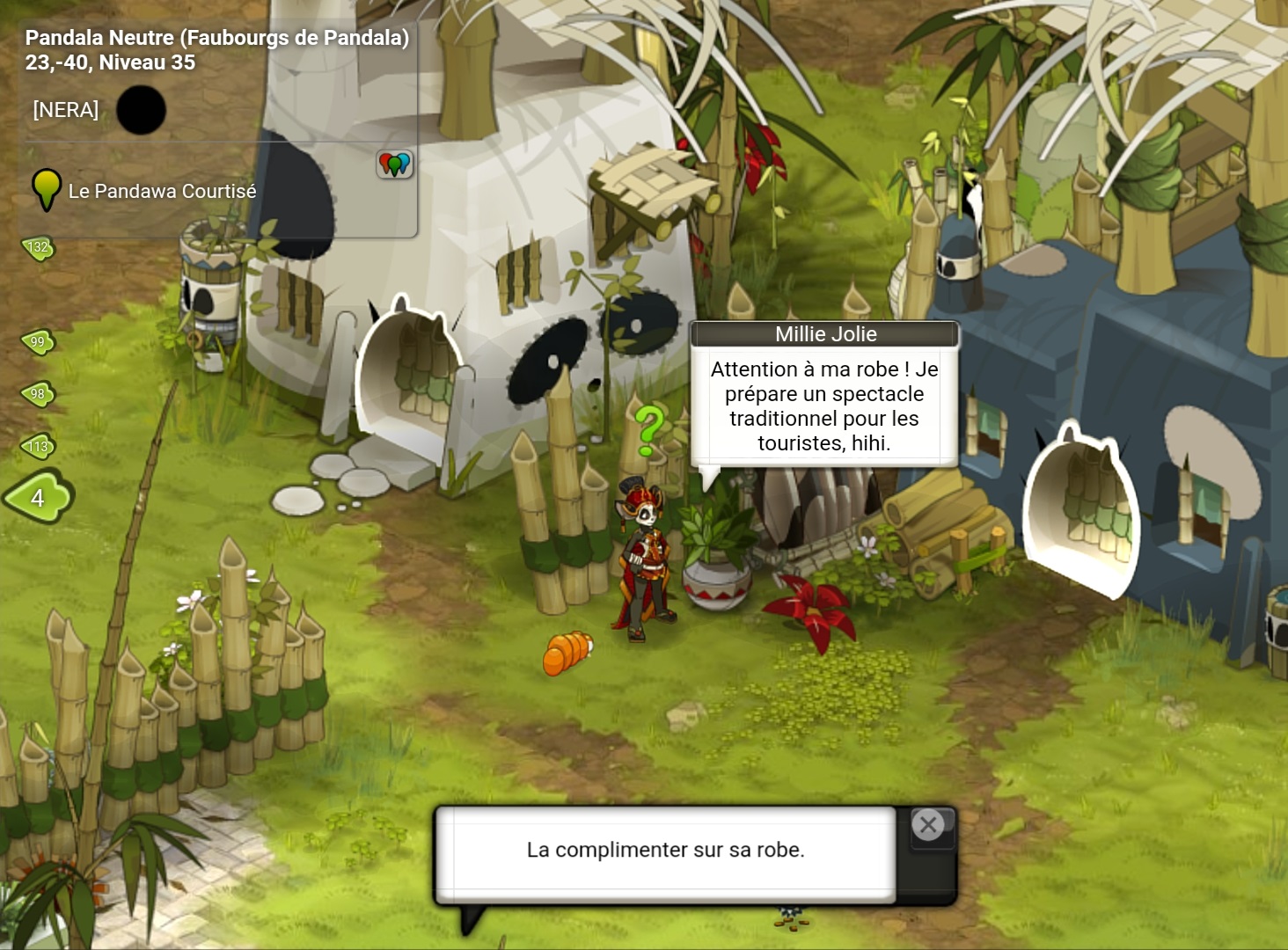Tap the green badge numbered 98
Image resolution: width=1288 pixels, height=950 pixels.
pyautogui.click(x=38, y=394)
